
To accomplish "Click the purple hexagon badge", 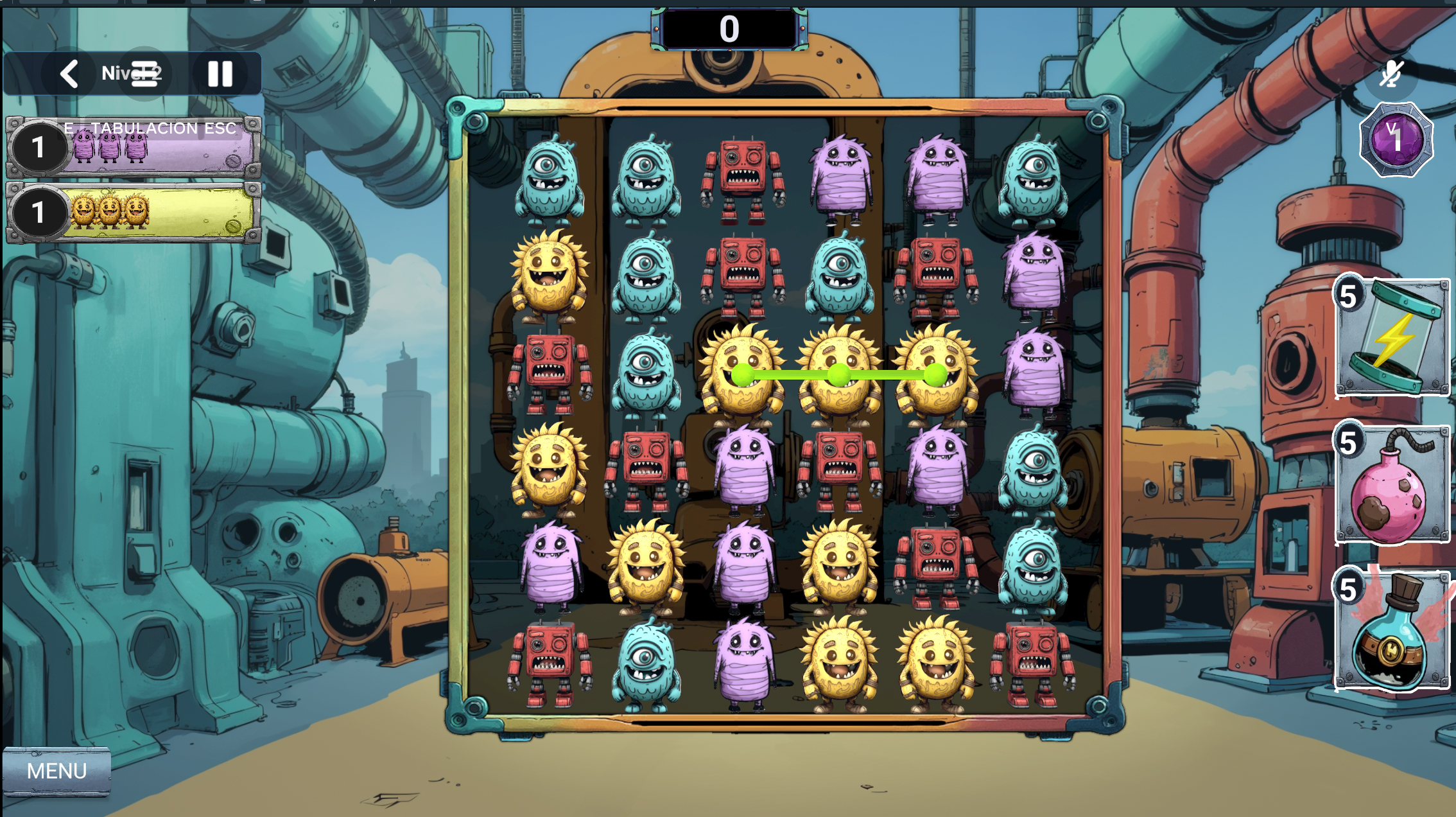I will 1396,139.
